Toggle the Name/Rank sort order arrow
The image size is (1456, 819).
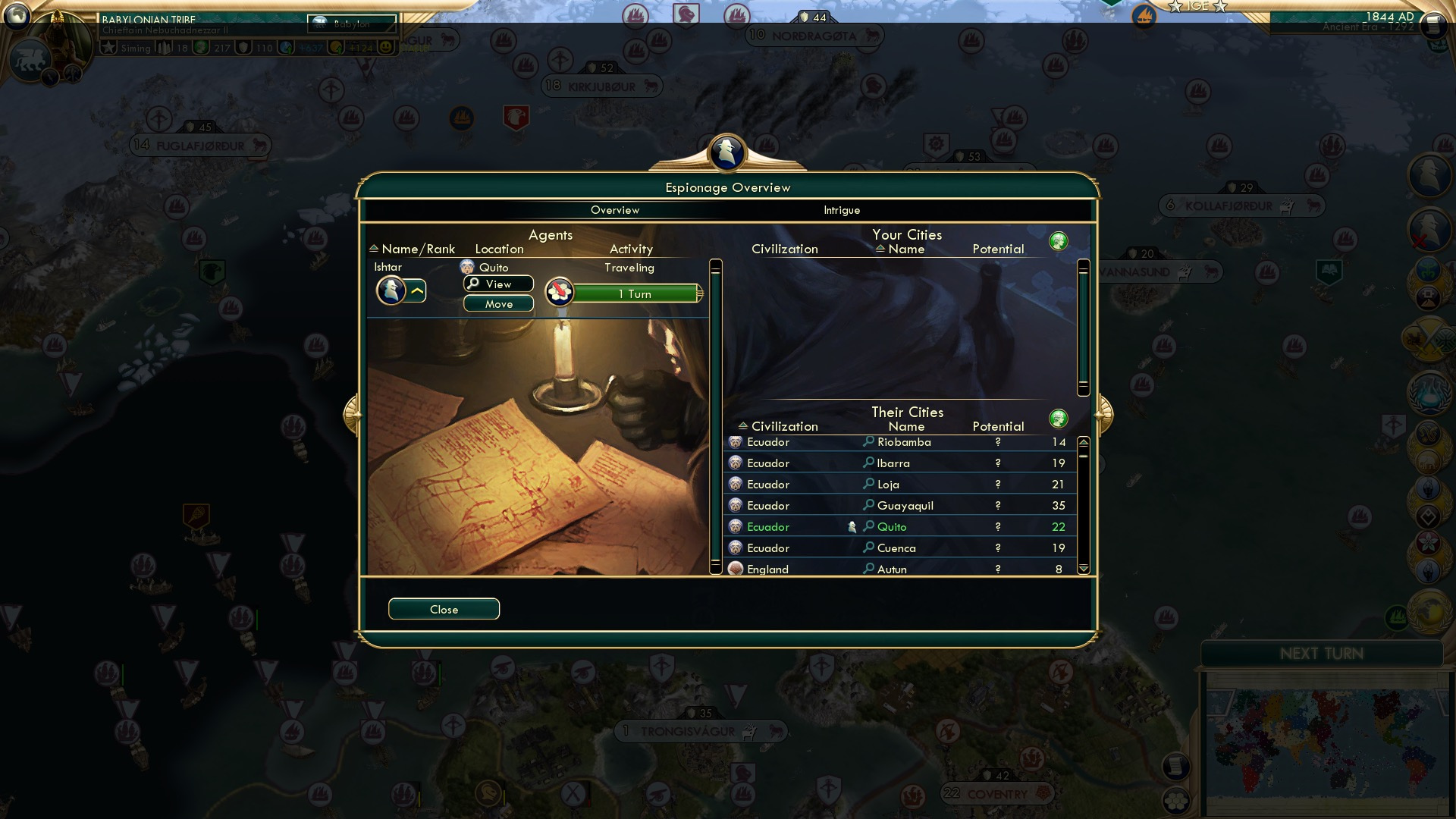click(x=373, y=249)
